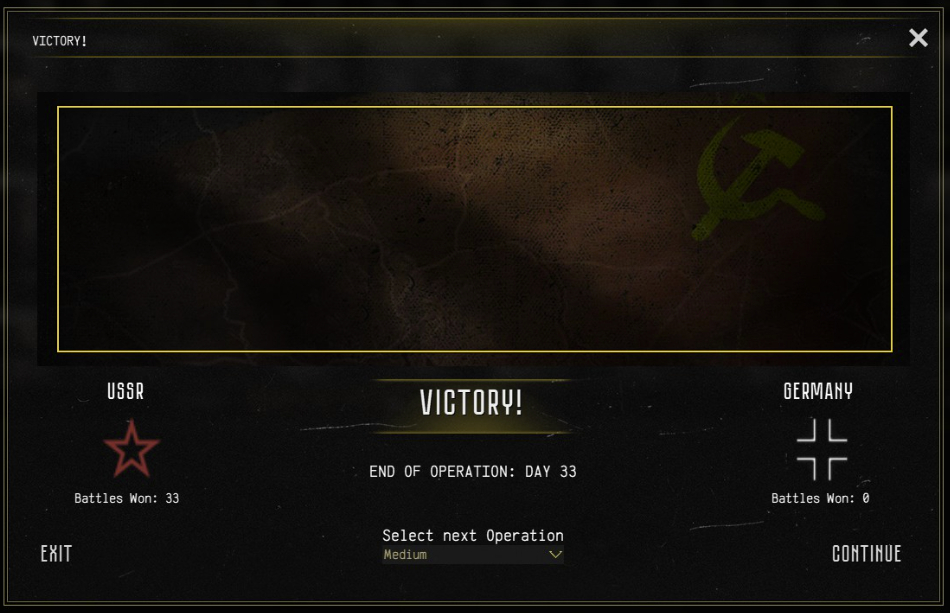Open the Medium operation dropdown
The height and width of the screenshot is (613, 950).
point(473,555)
